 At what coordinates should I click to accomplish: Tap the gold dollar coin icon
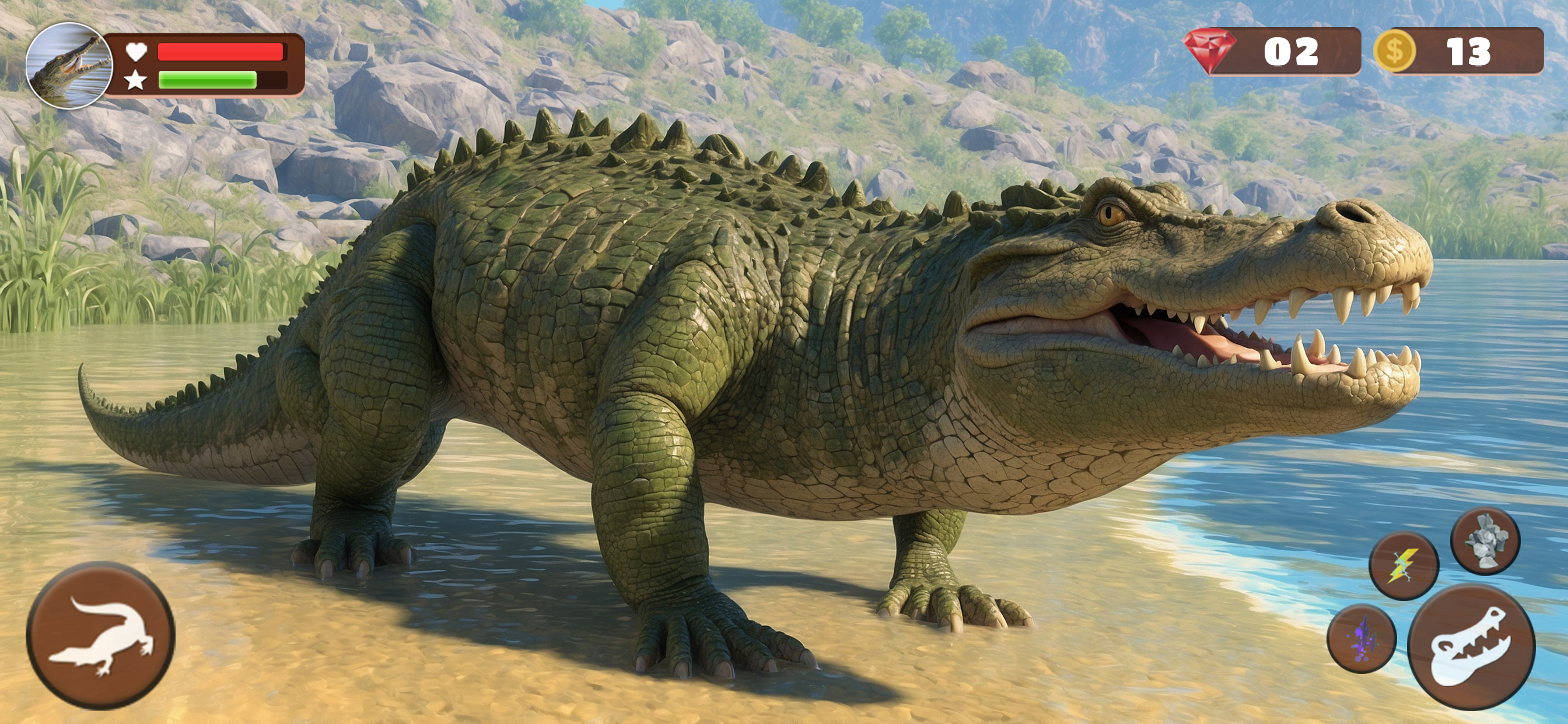coord(1395,52)
